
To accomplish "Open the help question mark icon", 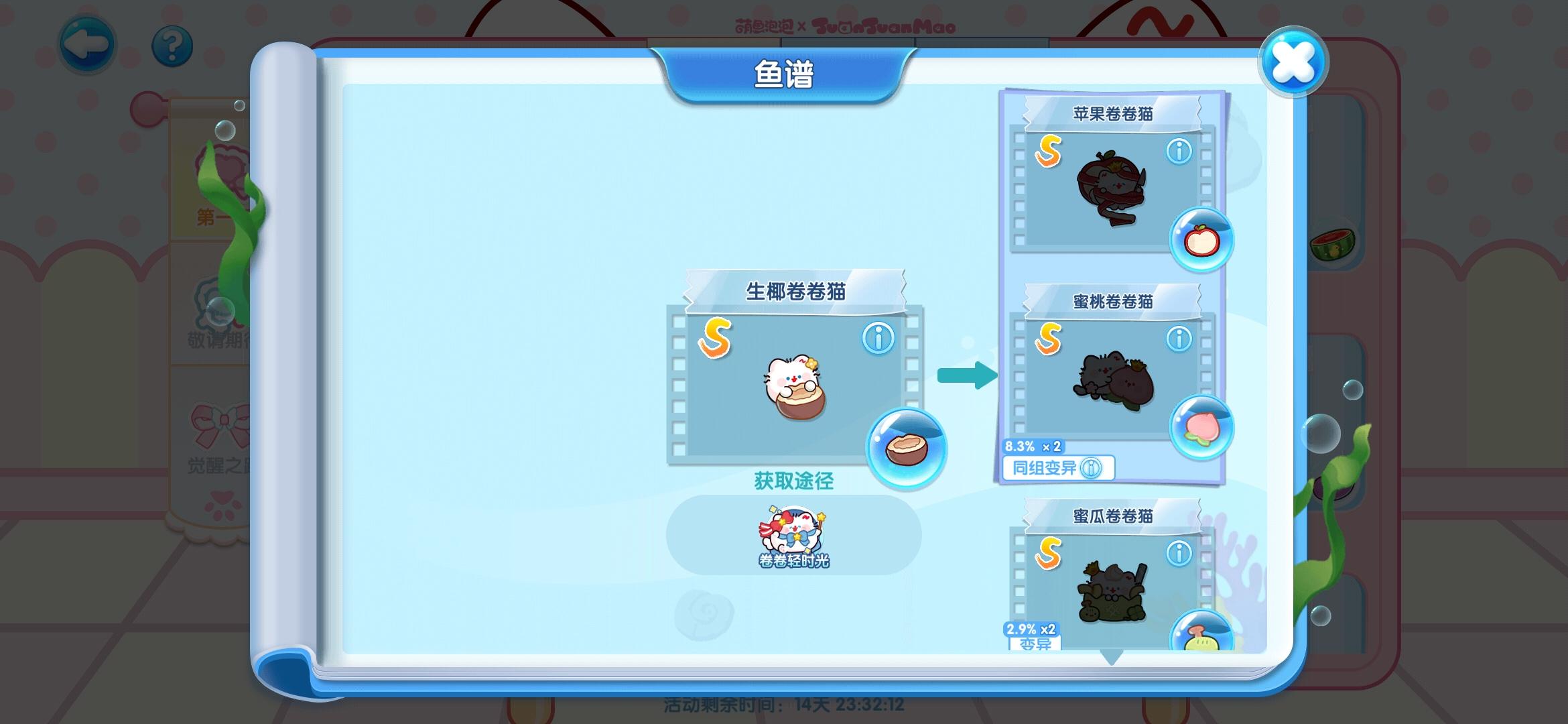I will pyautogui.click(x=173, y=44).
